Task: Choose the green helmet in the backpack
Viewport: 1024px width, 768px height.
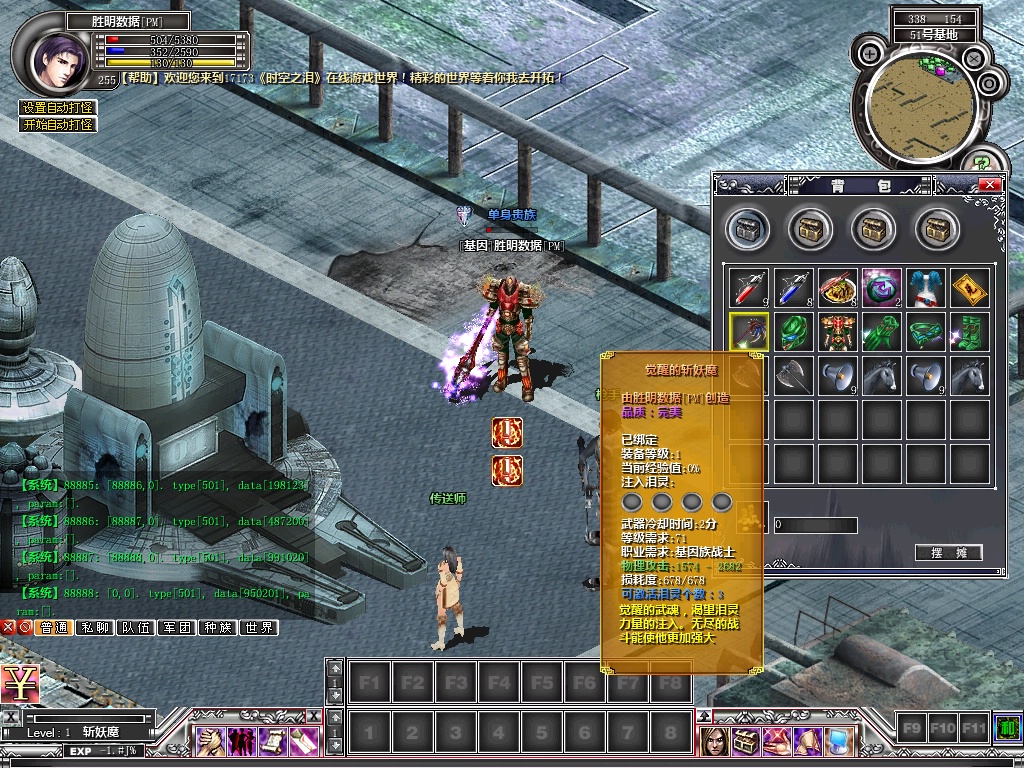Action: (793, 332)
